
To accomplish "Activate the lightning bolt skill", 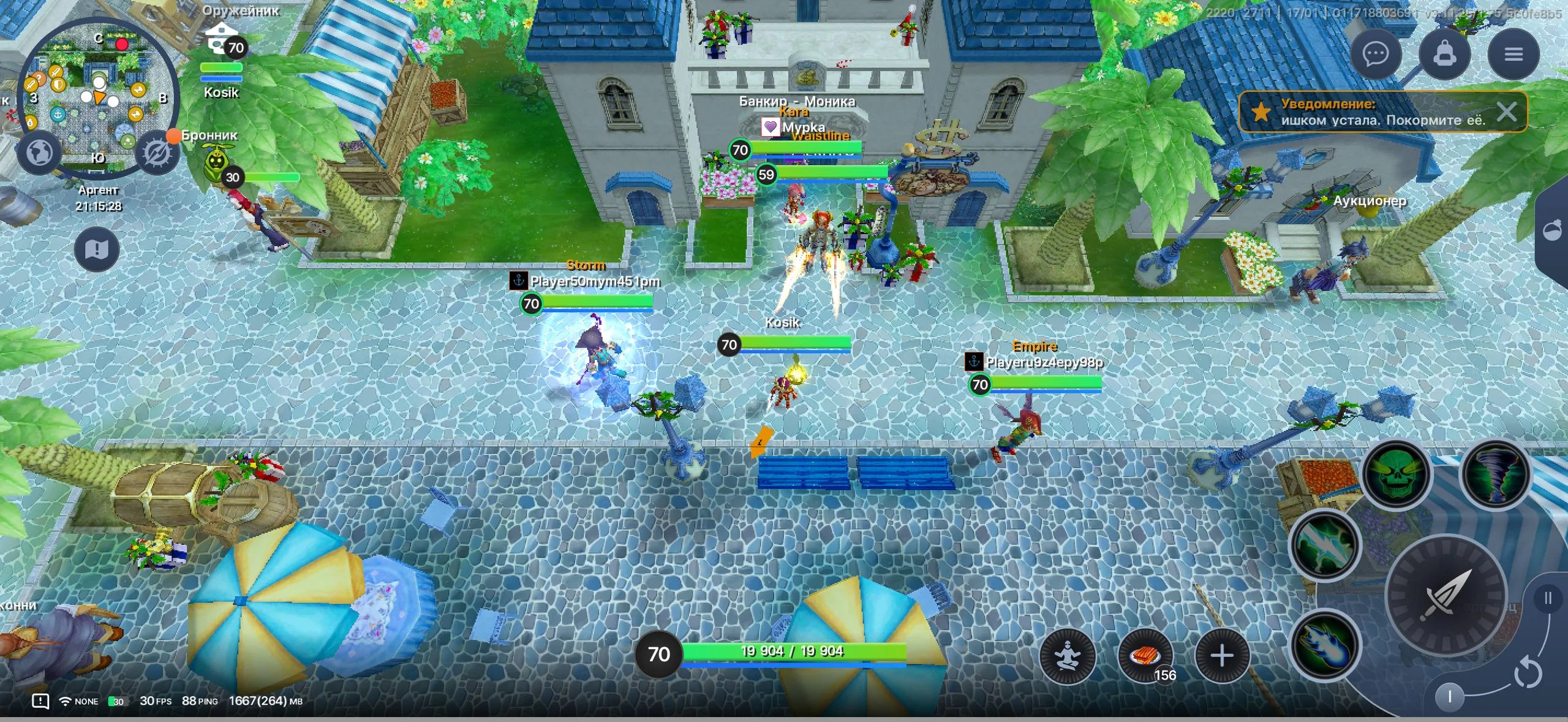I will [1325, 545].
